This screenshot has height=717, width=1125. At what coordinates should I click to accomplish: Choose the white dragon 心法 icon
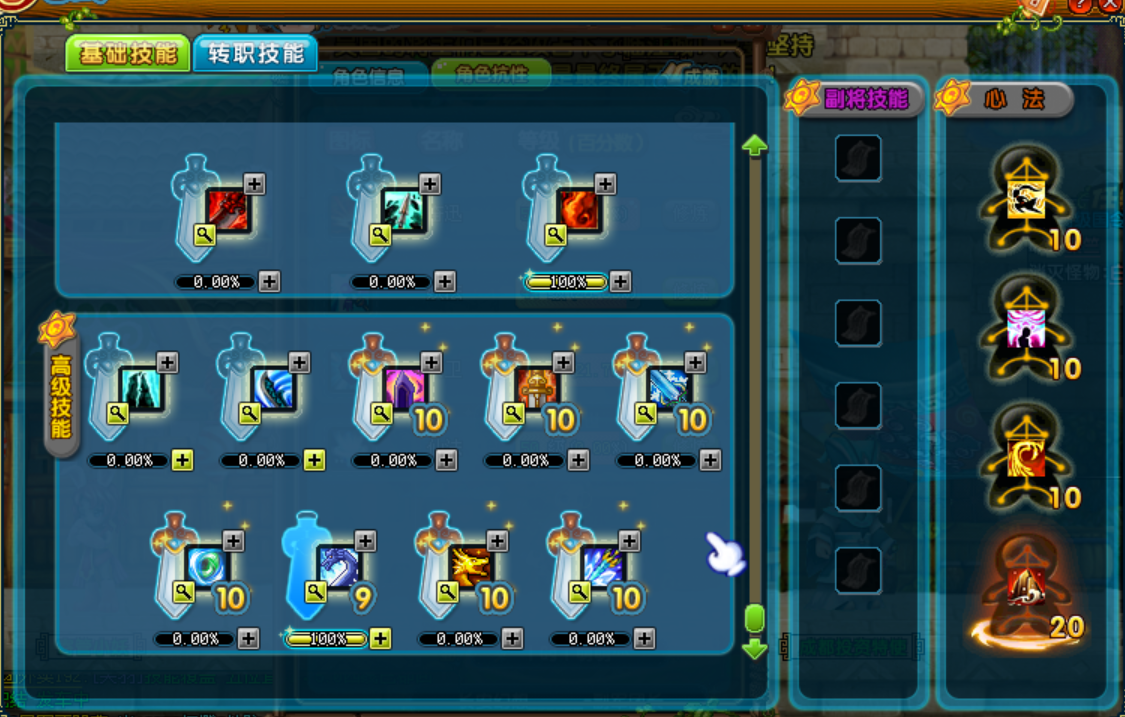point(1024,198)
